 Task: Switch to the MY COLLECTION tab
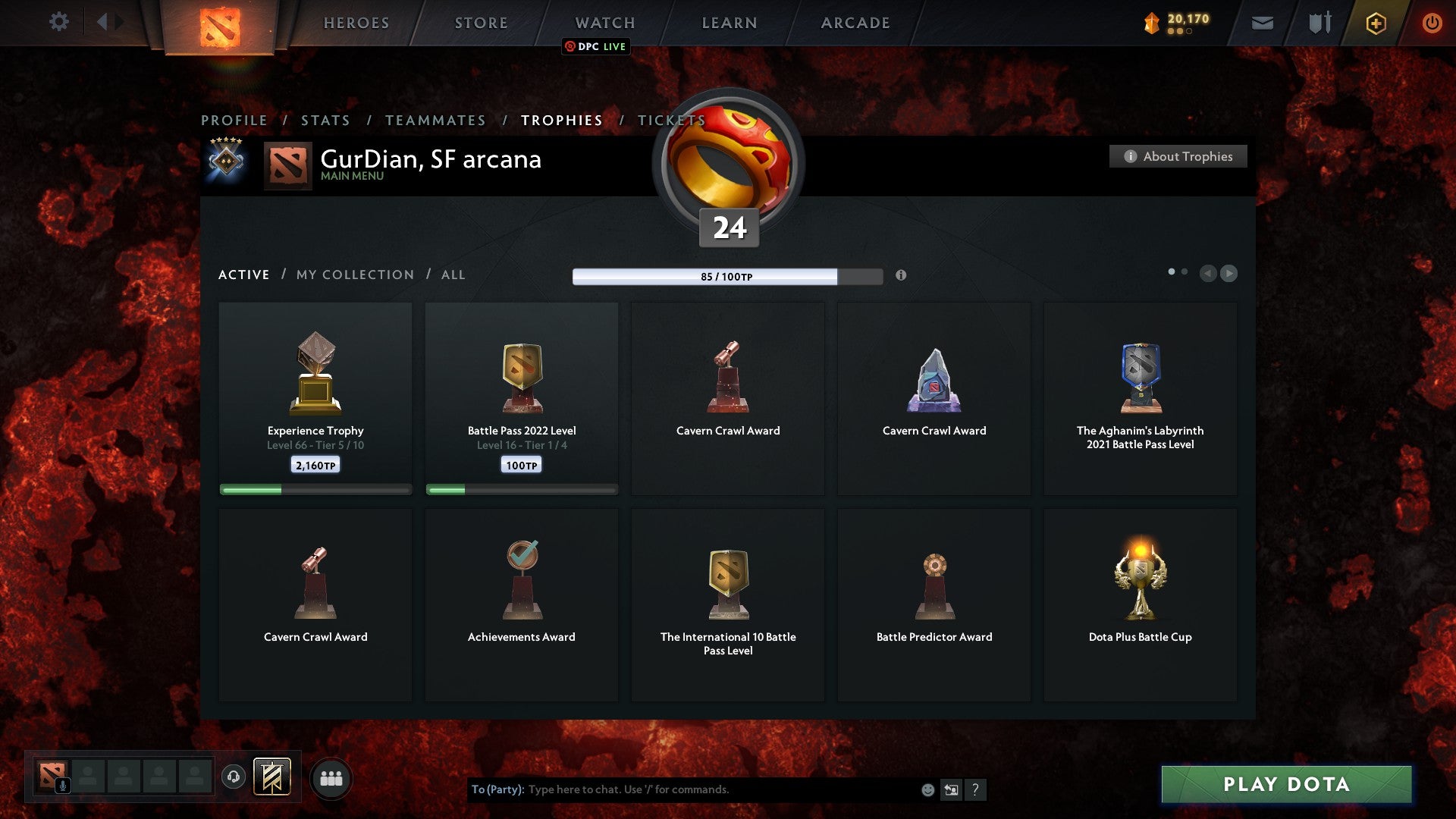coord(354,275)
